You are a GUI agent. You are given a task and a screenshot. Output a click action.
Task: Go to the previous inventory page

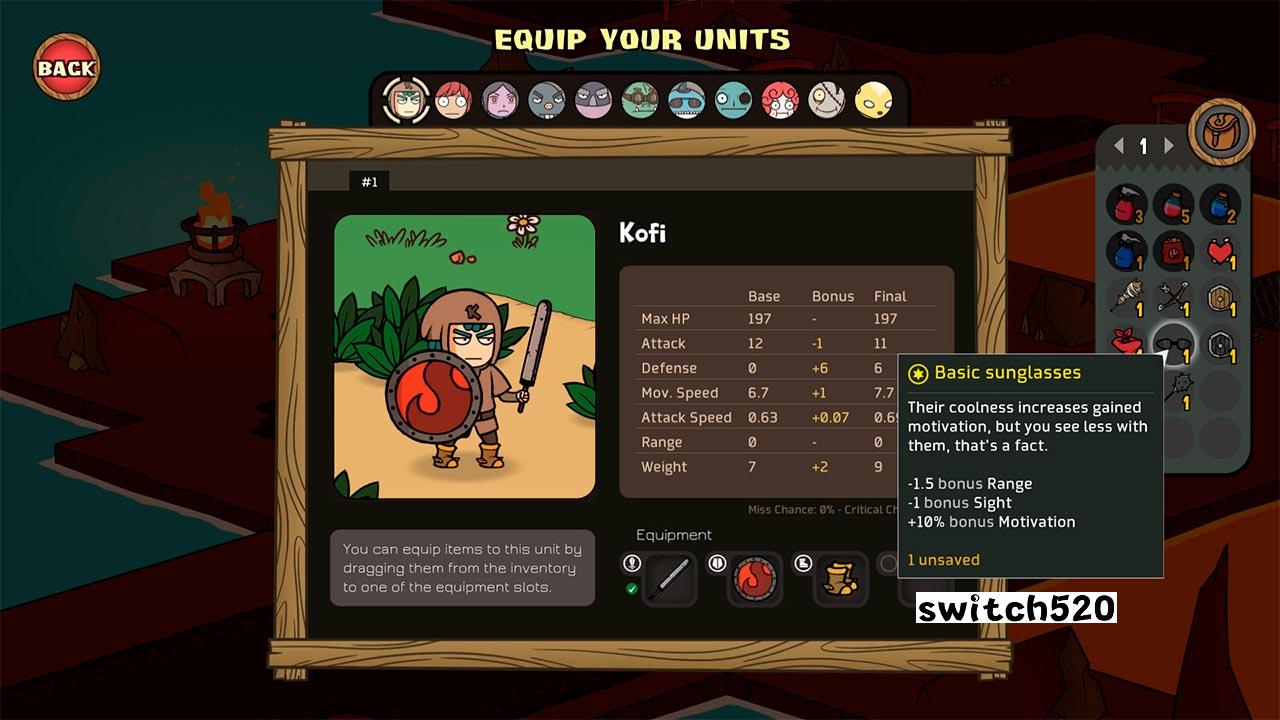click(1120, 146)
